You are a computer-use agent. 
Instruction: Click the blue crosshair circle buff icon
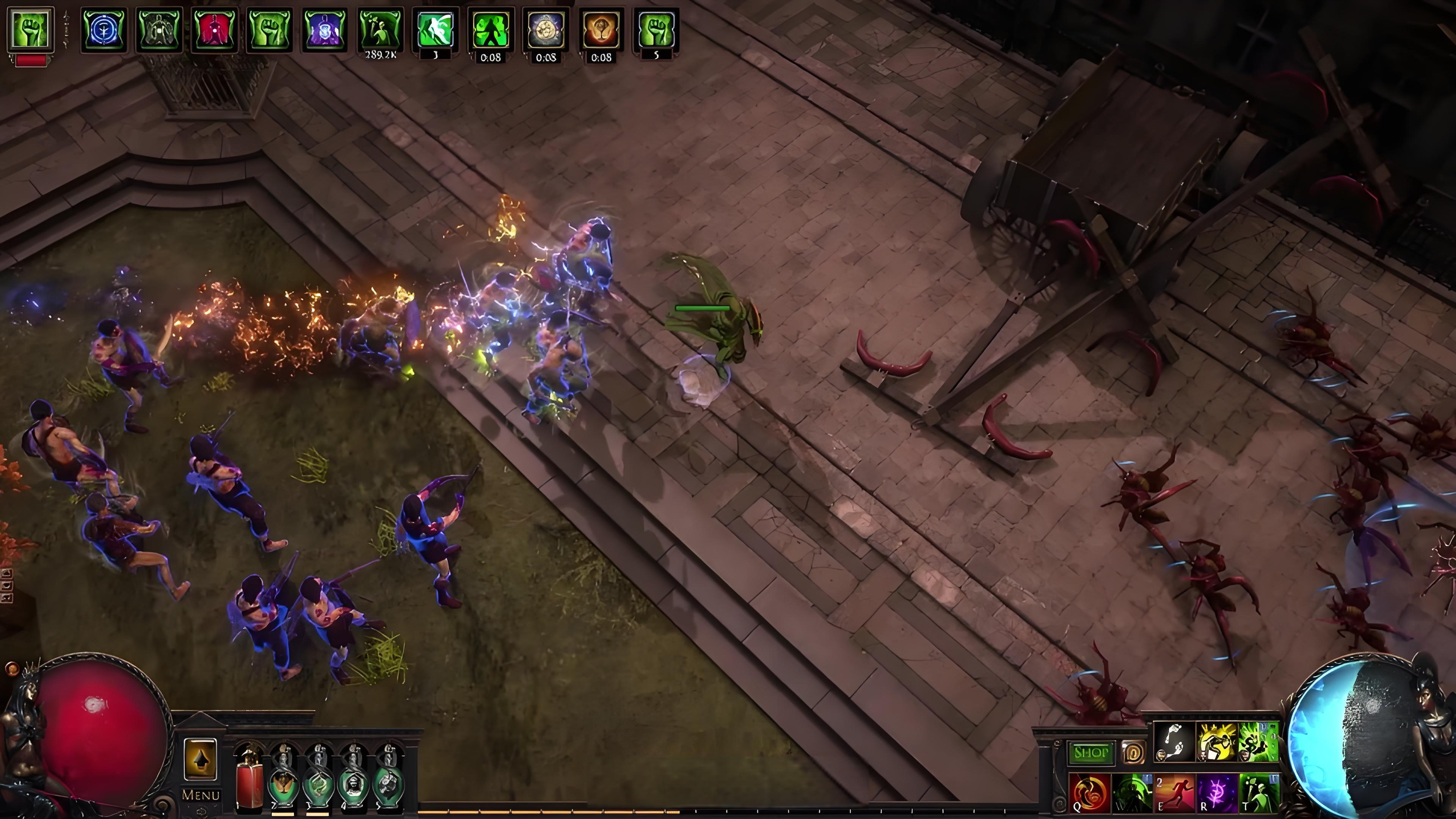tap(104, 30)
